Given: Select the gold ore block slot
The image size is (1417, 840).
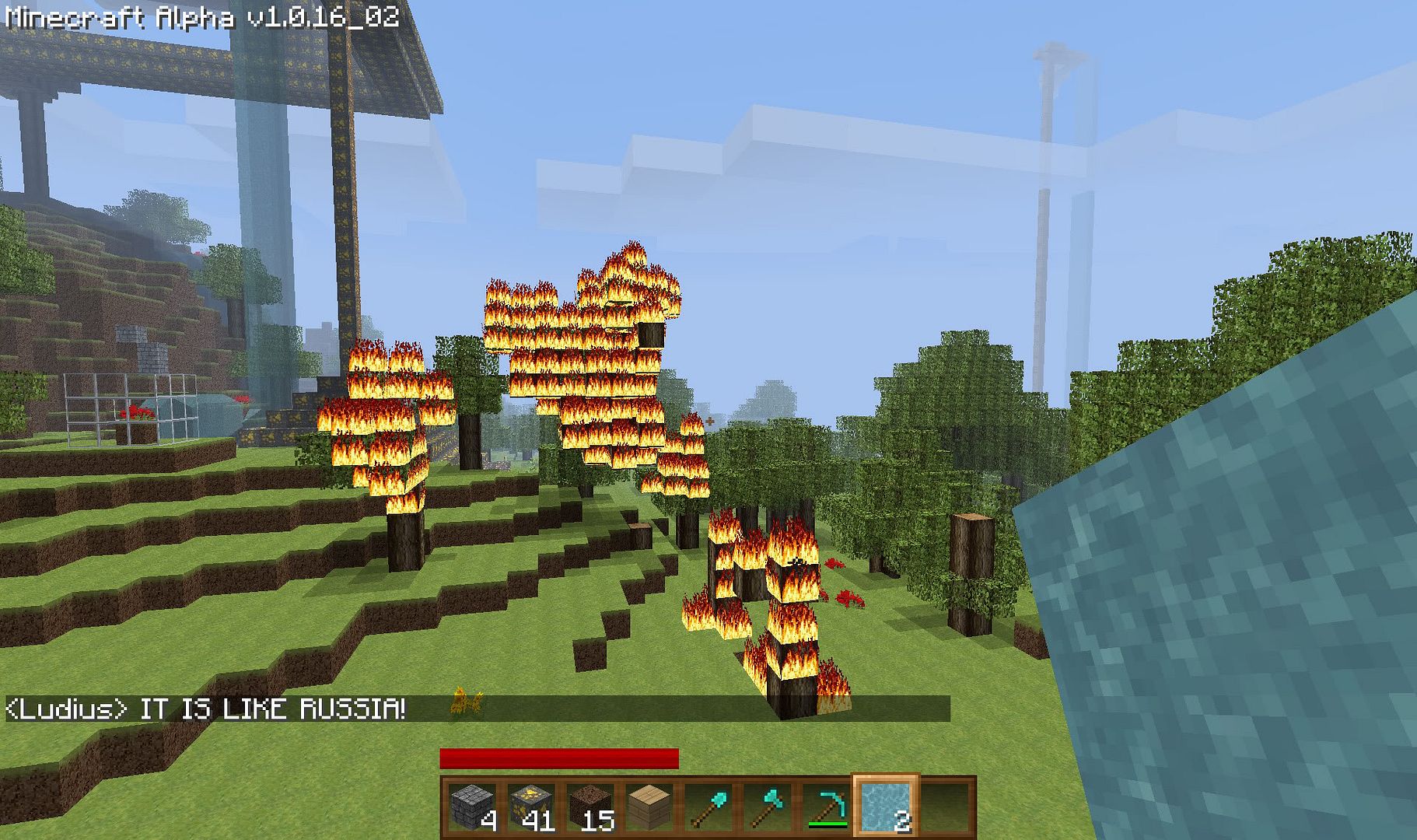Looking at the screenshot, I should [531, 808].
